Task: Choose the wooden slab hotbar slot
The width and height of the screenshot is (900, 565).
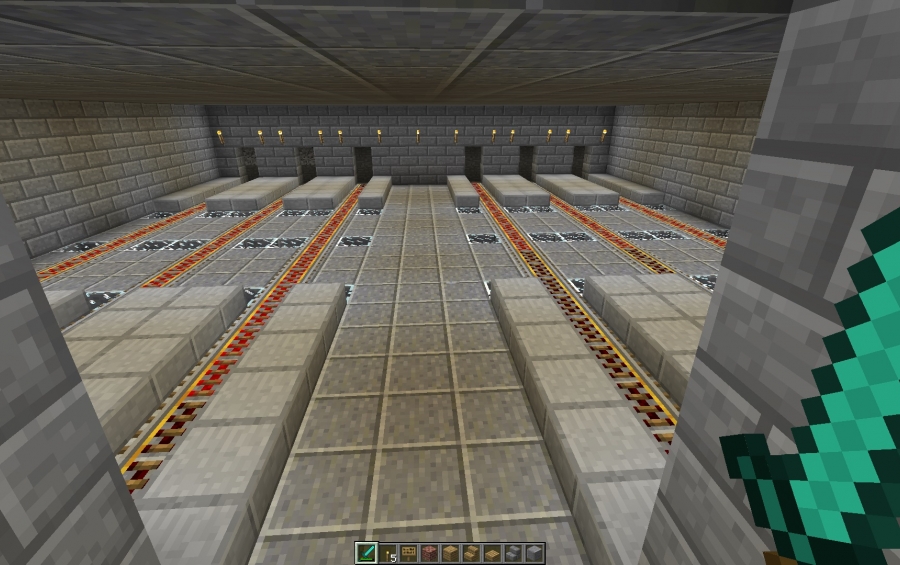Action: click(492, 553)
